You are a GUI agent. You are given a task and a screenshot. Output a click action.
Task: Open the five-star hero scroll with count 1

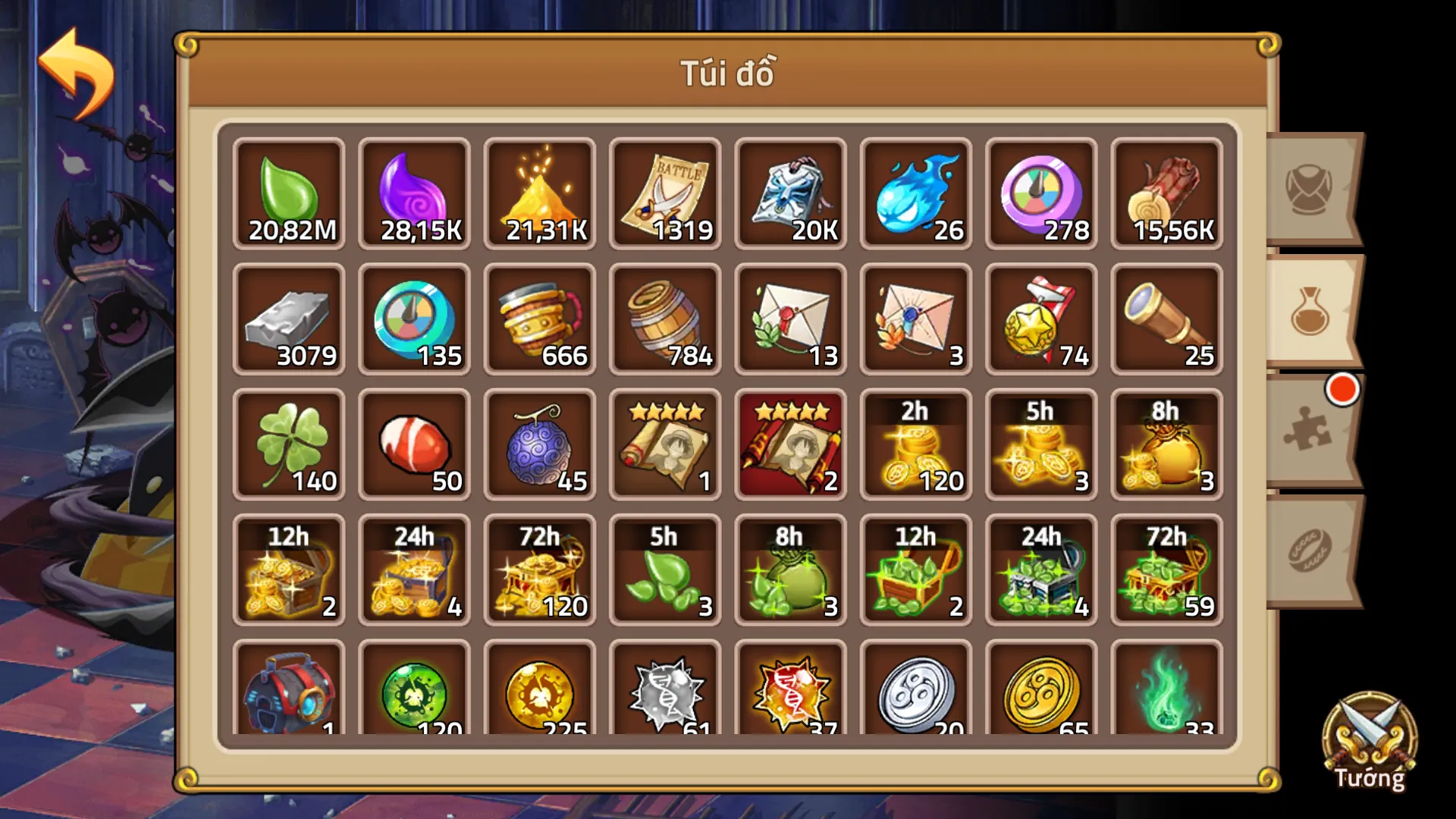[x=665, y=444]
